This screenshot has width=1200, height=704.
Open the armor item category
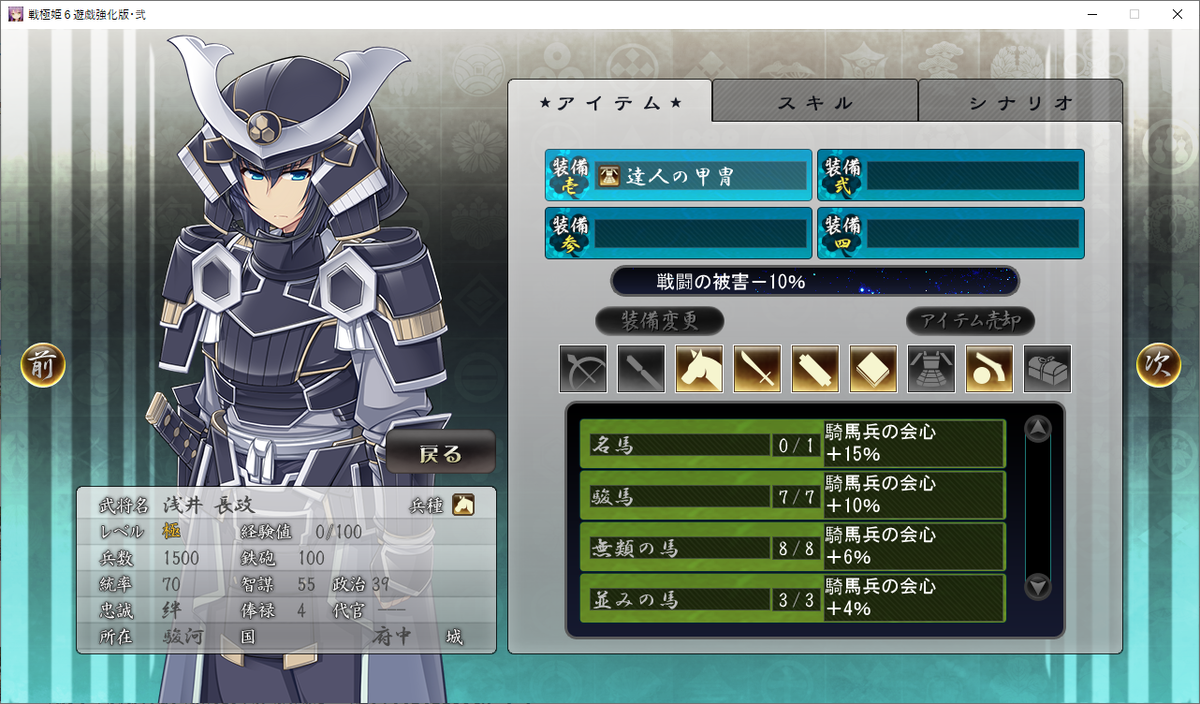[931, 369]
